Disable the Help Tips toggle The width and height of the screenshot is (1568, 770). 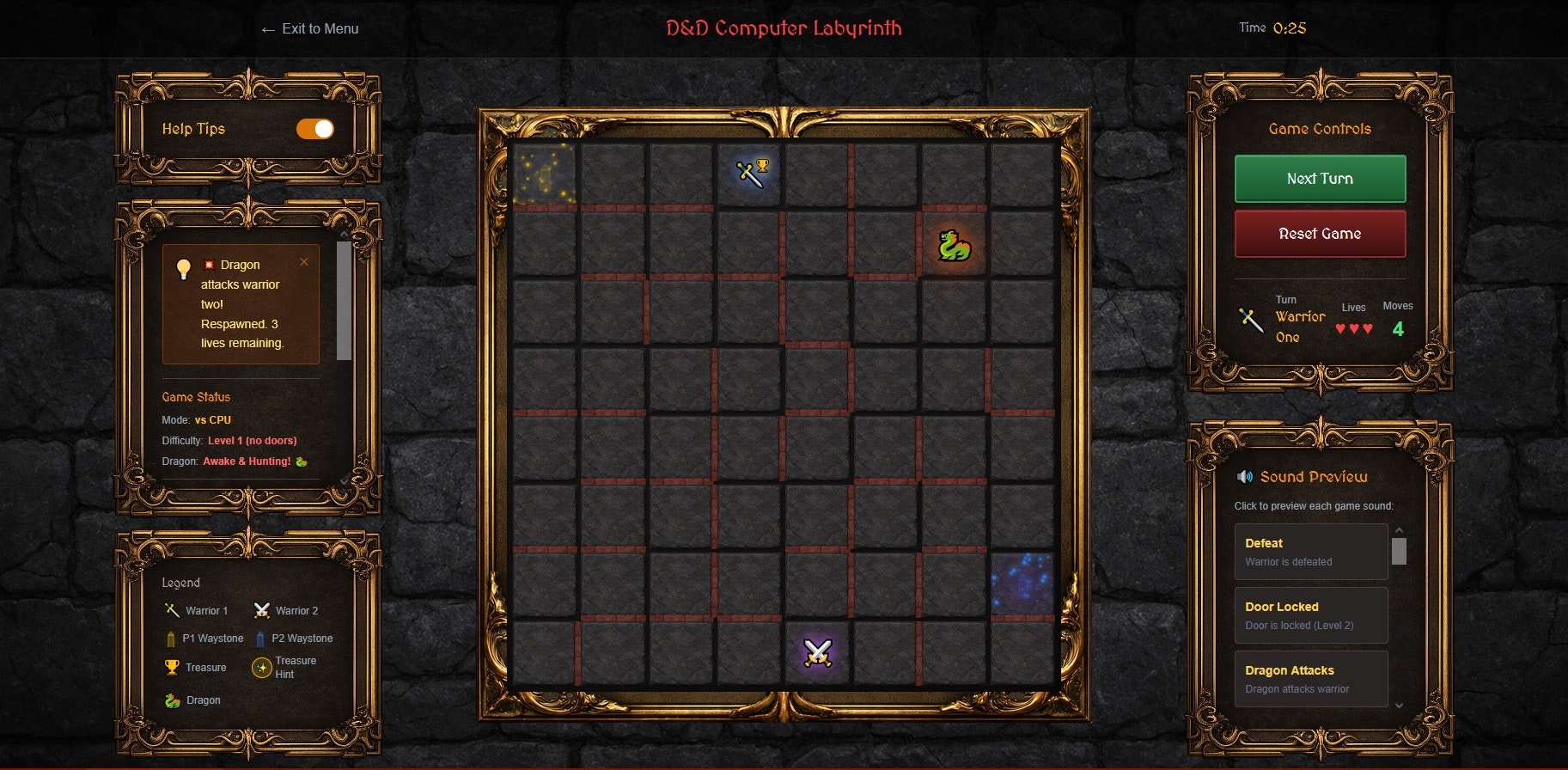pyautogui.click(x=316, y=129)
